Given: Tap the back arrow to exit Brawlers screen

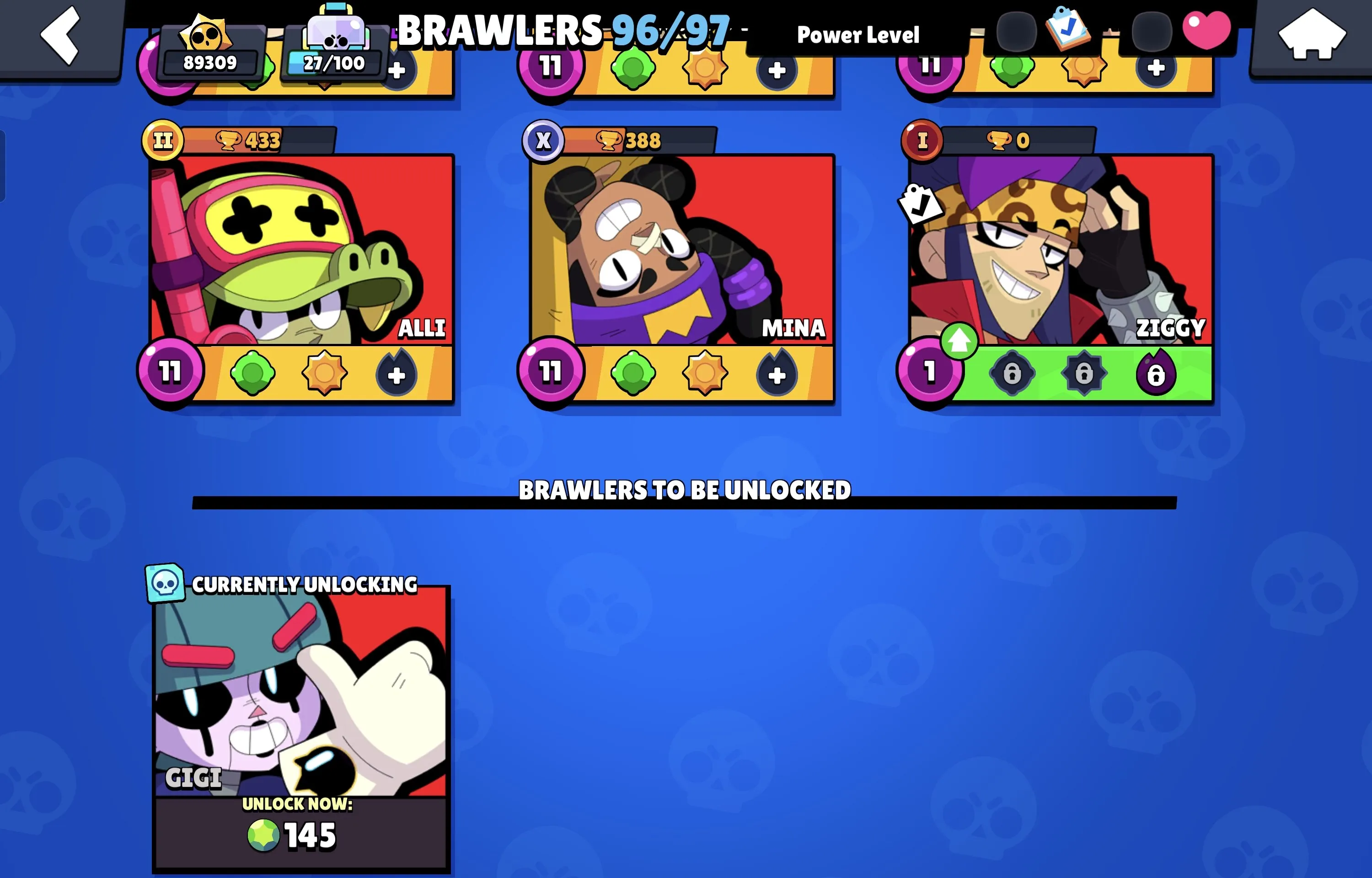Looking at the screenshot, I should pos(60,35).
